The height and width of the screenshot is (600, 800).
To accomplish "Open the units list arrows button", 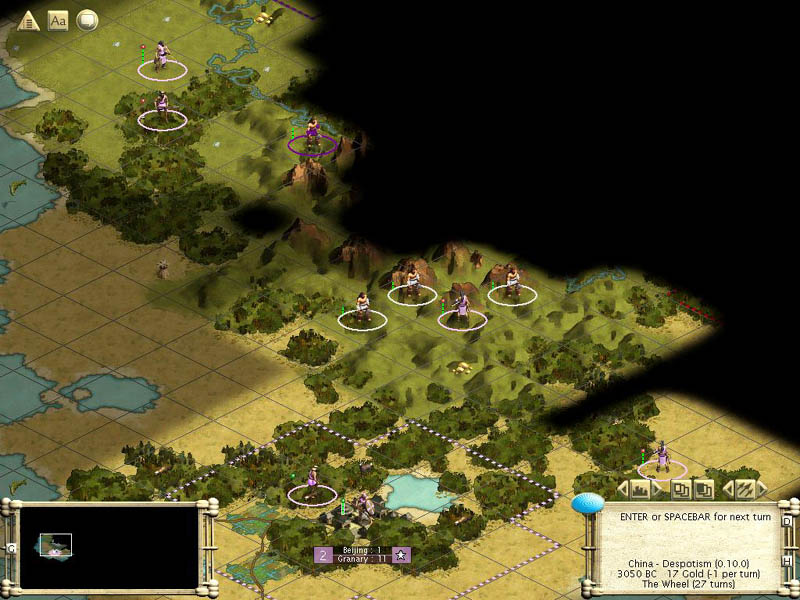I will (x=745, y=489).
